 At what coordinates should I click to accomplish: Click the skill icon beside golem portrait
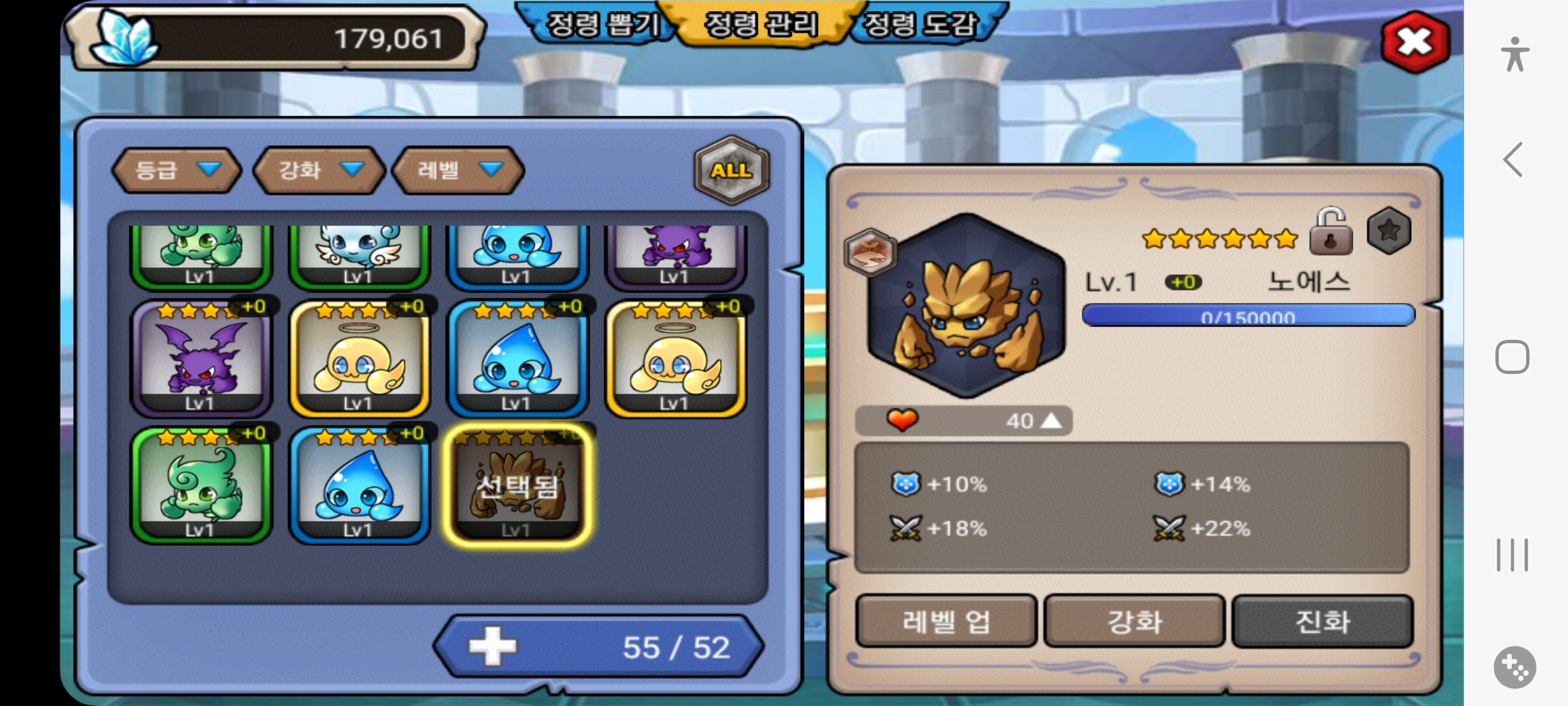870,252
